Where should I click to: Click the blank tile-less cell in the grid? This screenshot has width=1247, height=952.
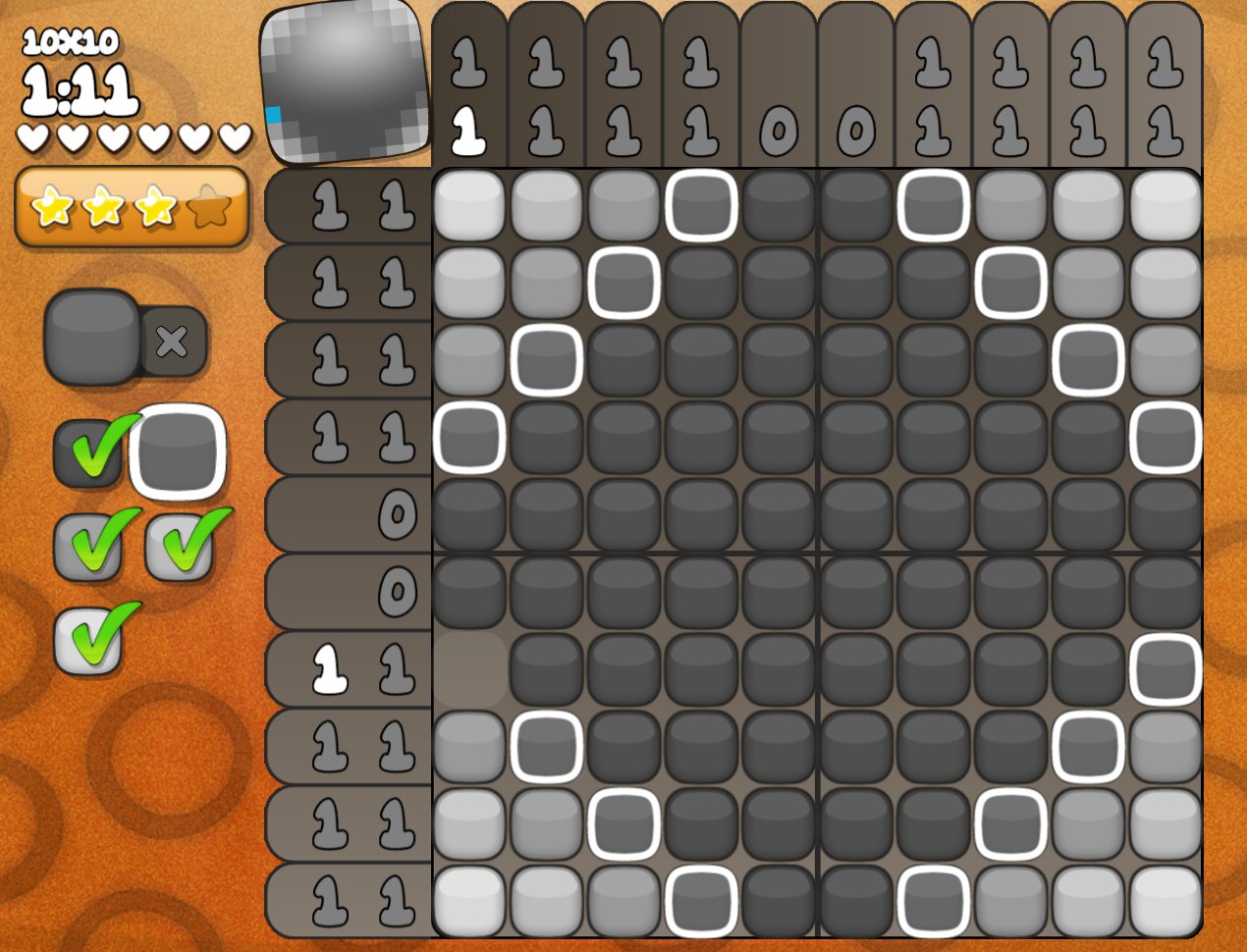469,668
